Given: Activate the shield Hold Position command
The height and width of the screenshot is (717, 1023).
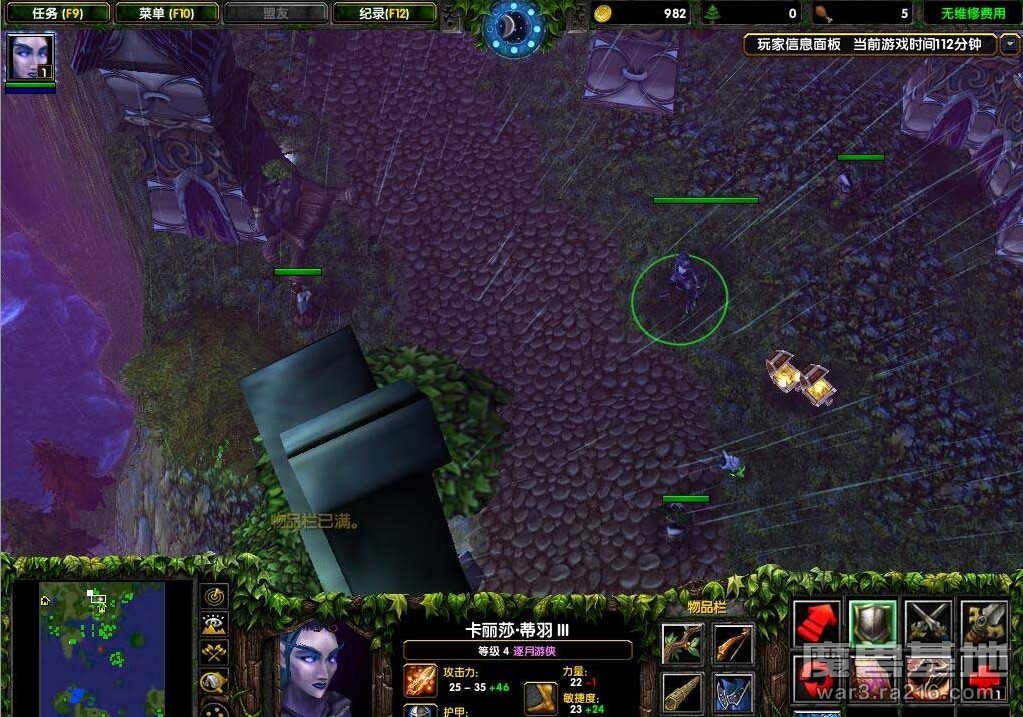Looking at the screenshot, I should tap(872, 623).
